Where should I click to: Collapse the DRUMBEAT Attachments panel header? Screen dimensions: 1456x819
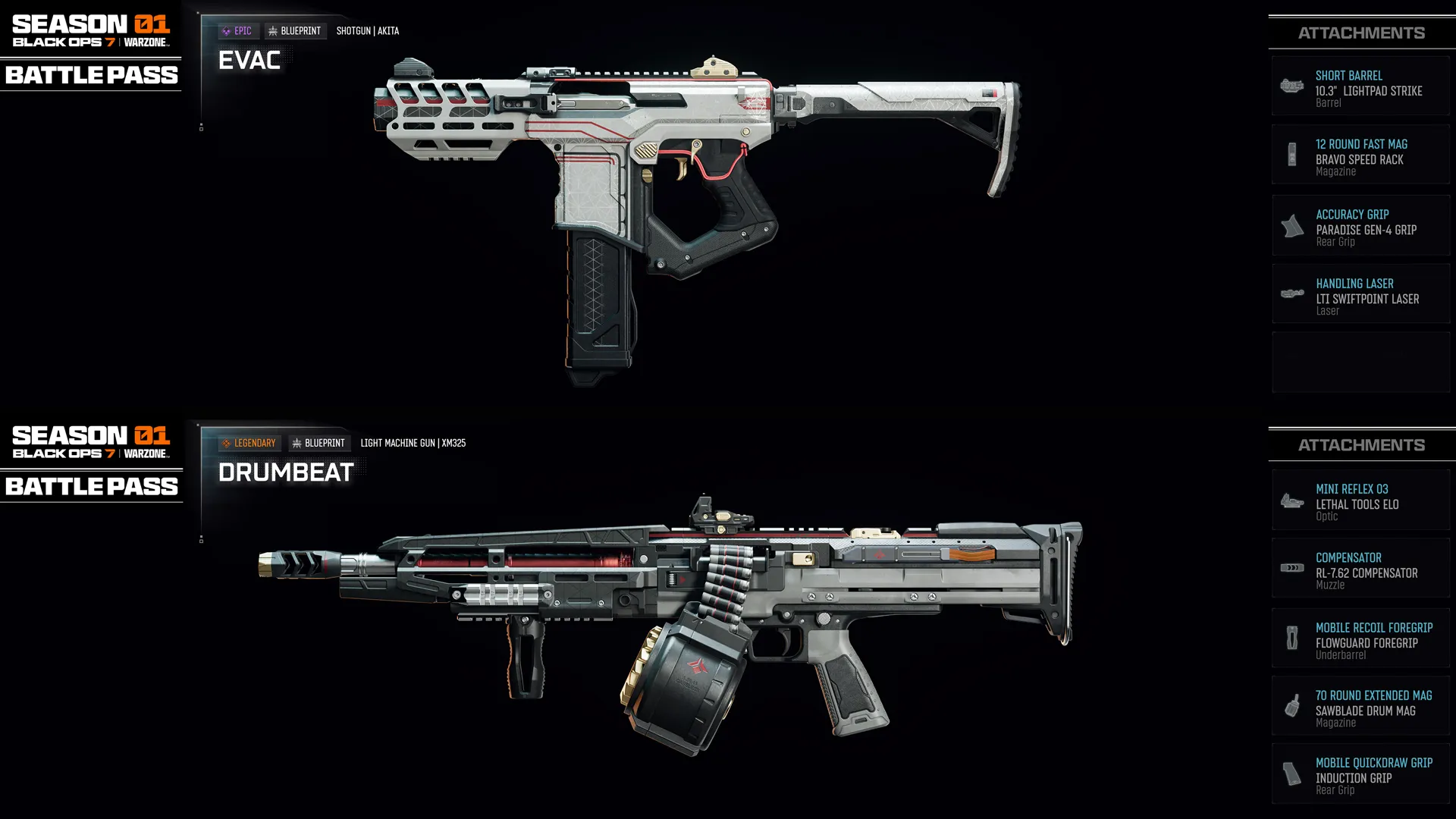tap(1360, 444)
